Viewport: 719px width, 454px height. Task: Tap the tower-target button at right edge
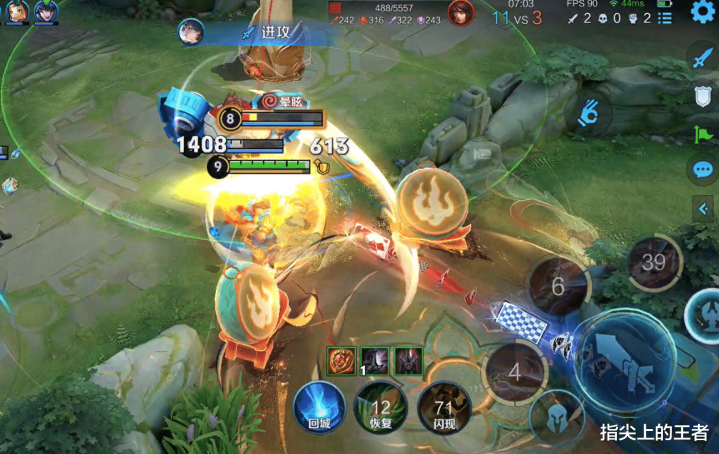click(x=707, y=313)
